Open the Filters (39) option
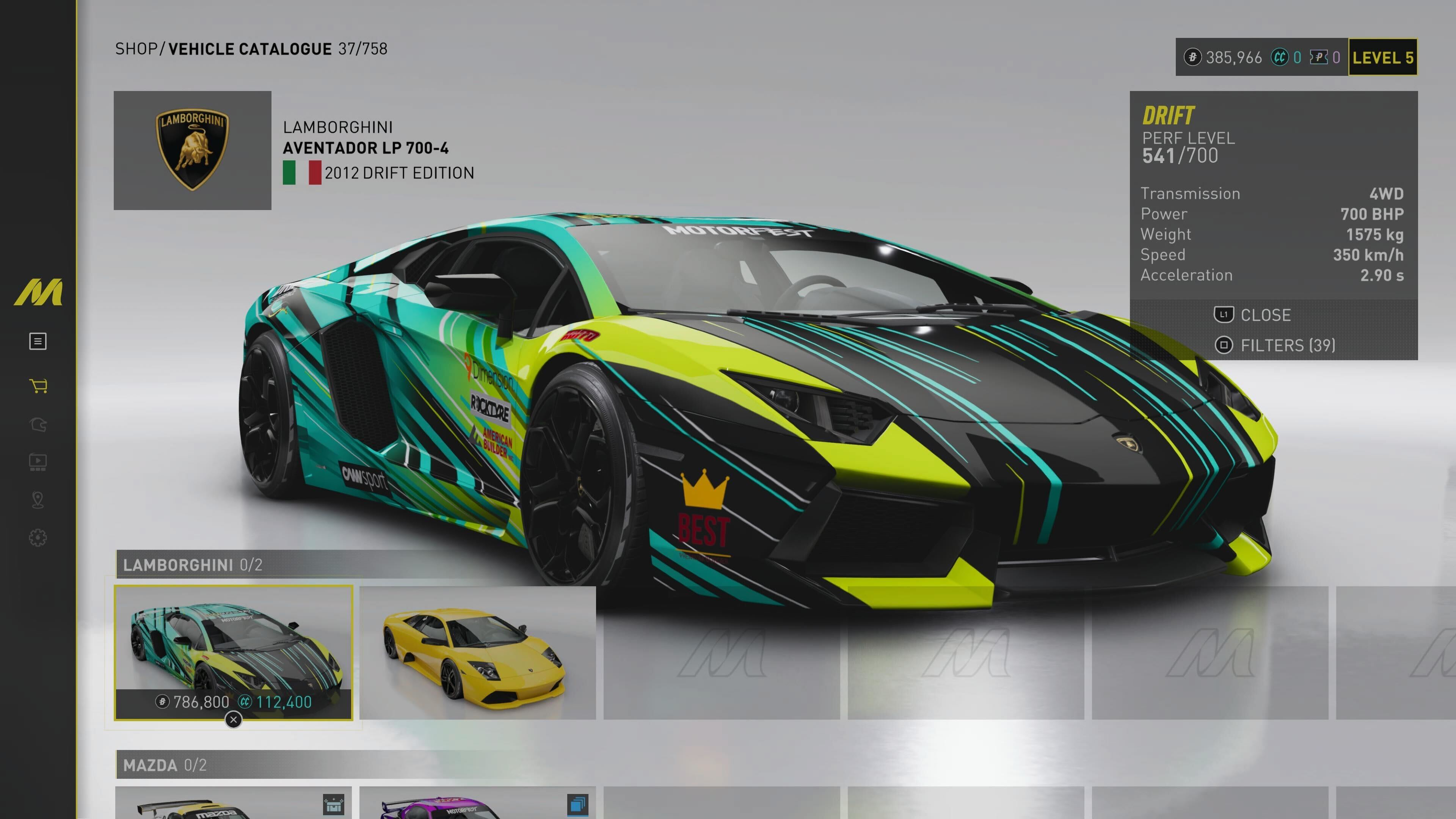The height and width of the screenshot is (819, 1456). coord(1275,345)
